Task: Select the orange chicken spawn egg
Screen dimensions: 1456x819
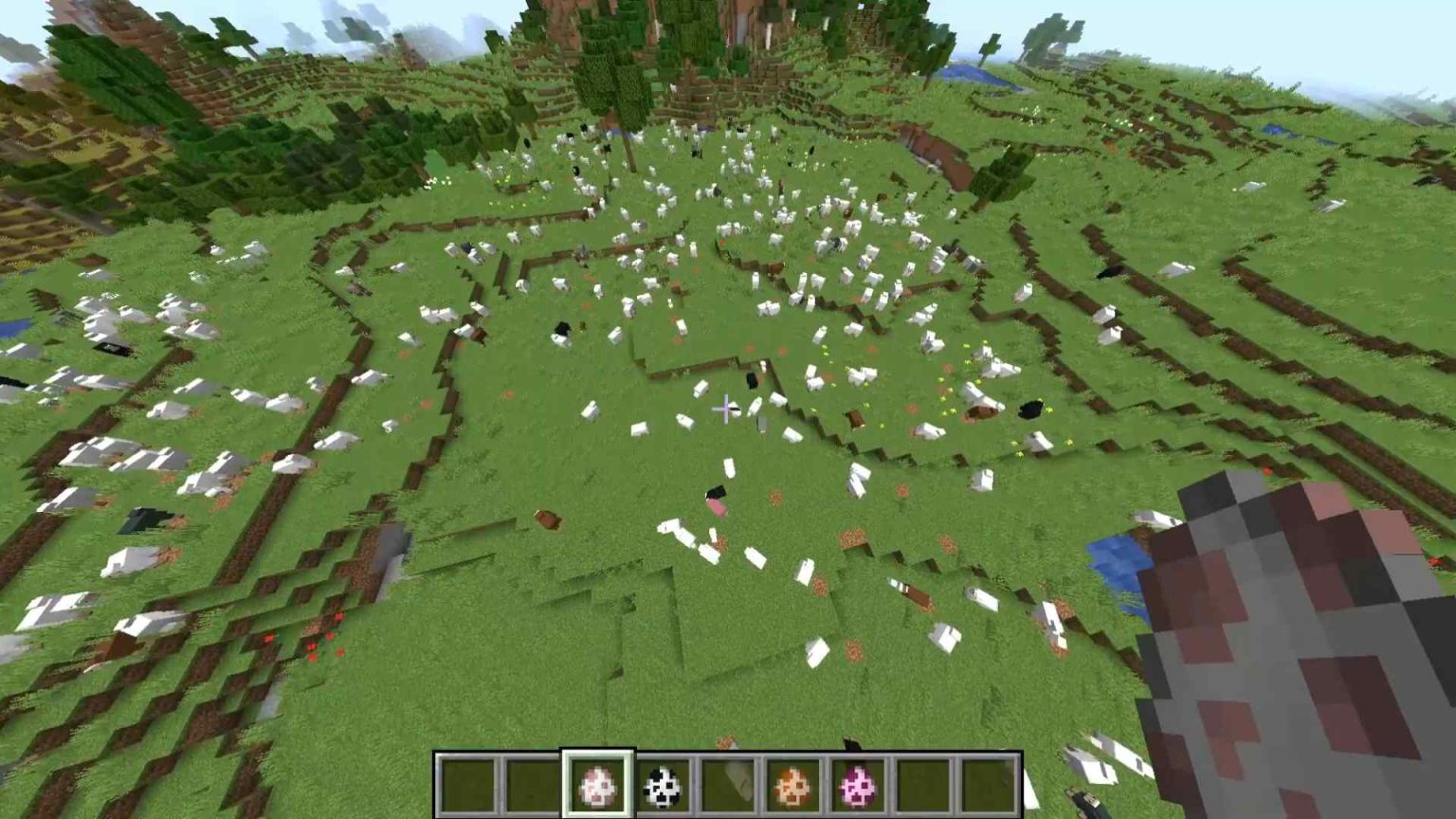Action: coord(790,783)
